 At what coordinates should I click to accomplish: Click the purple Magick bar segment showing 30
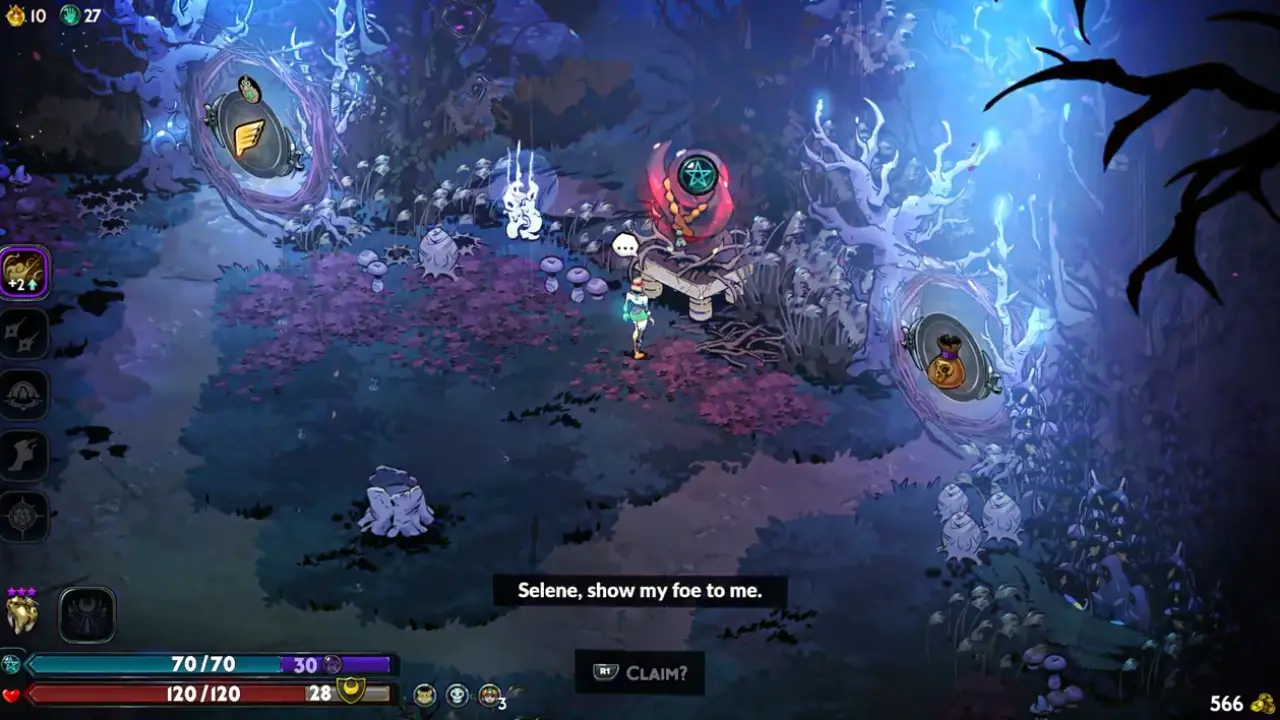coord(312,664)
